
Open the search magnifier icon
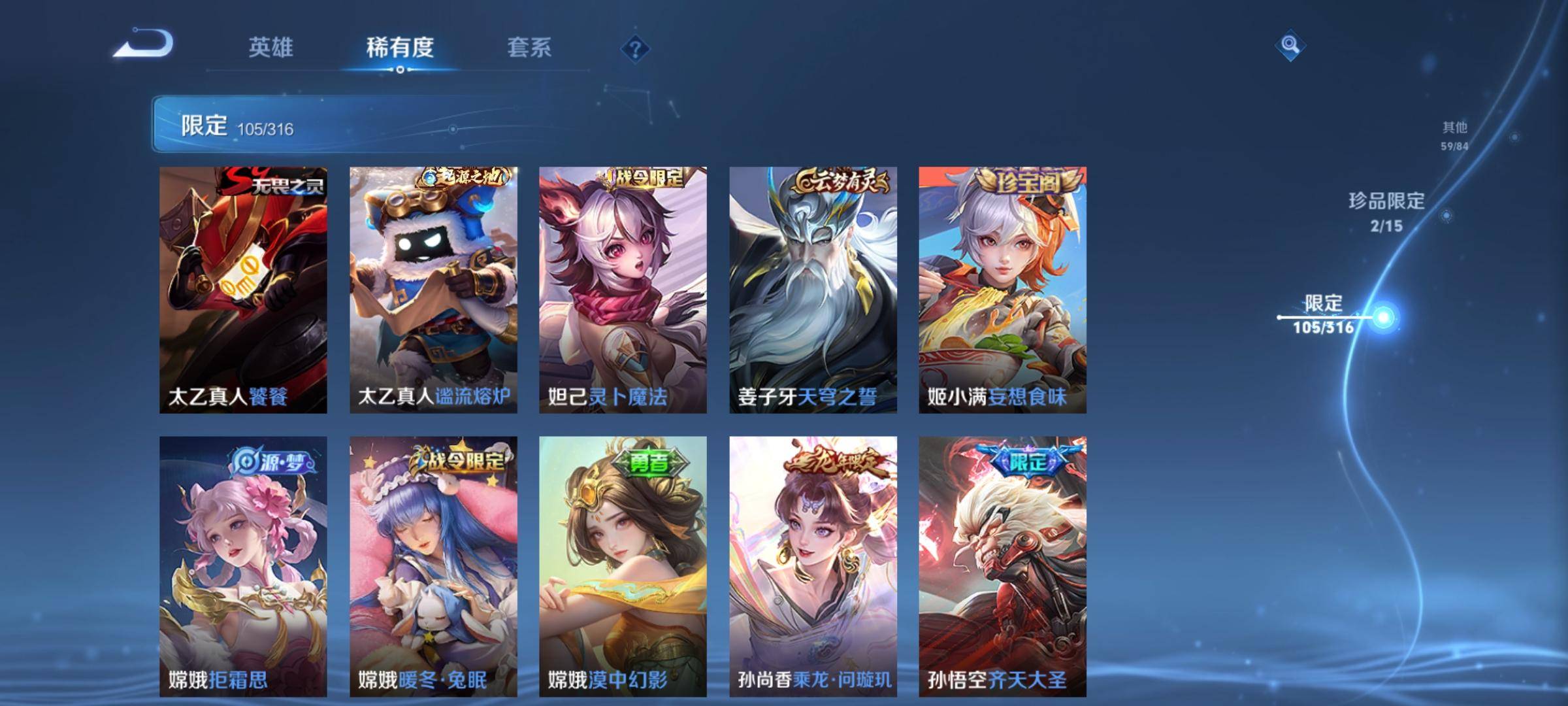(x=1292, y=44)
